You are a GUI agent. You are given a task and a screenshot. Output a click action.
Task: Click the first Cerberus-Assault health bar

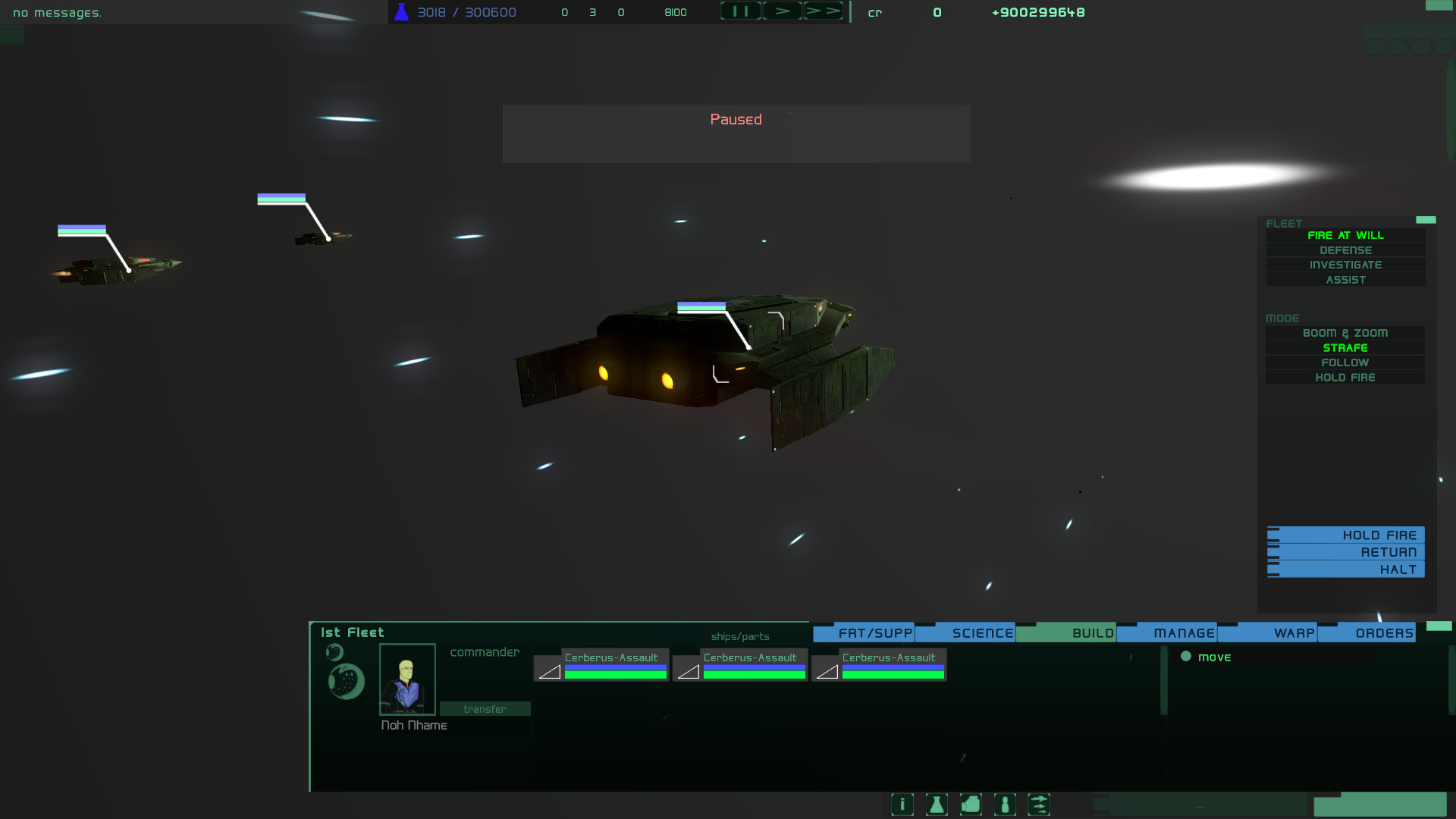click(x=614, y=670)
